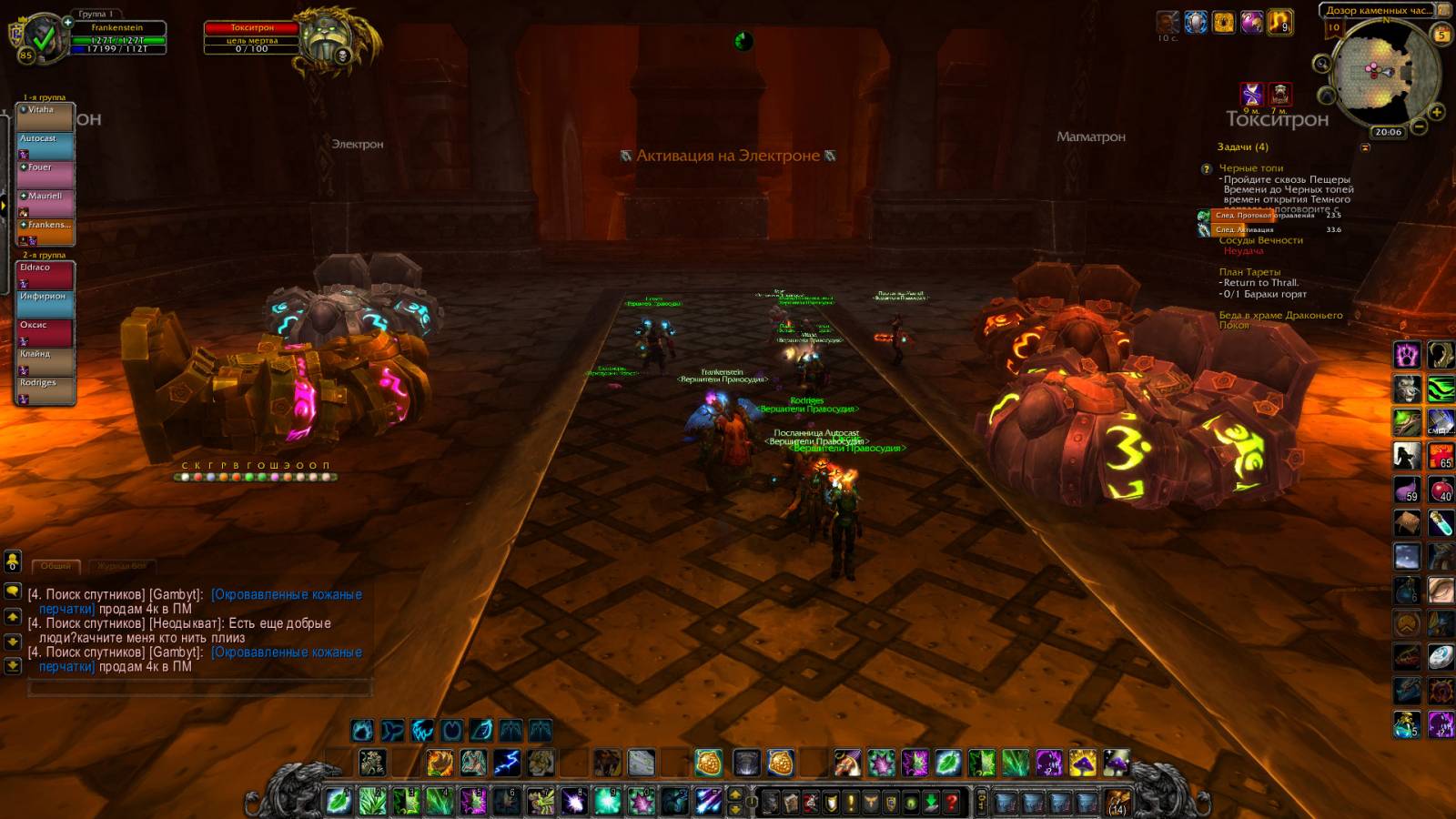Target Eldraco in the second raid group

coord(45,275)
